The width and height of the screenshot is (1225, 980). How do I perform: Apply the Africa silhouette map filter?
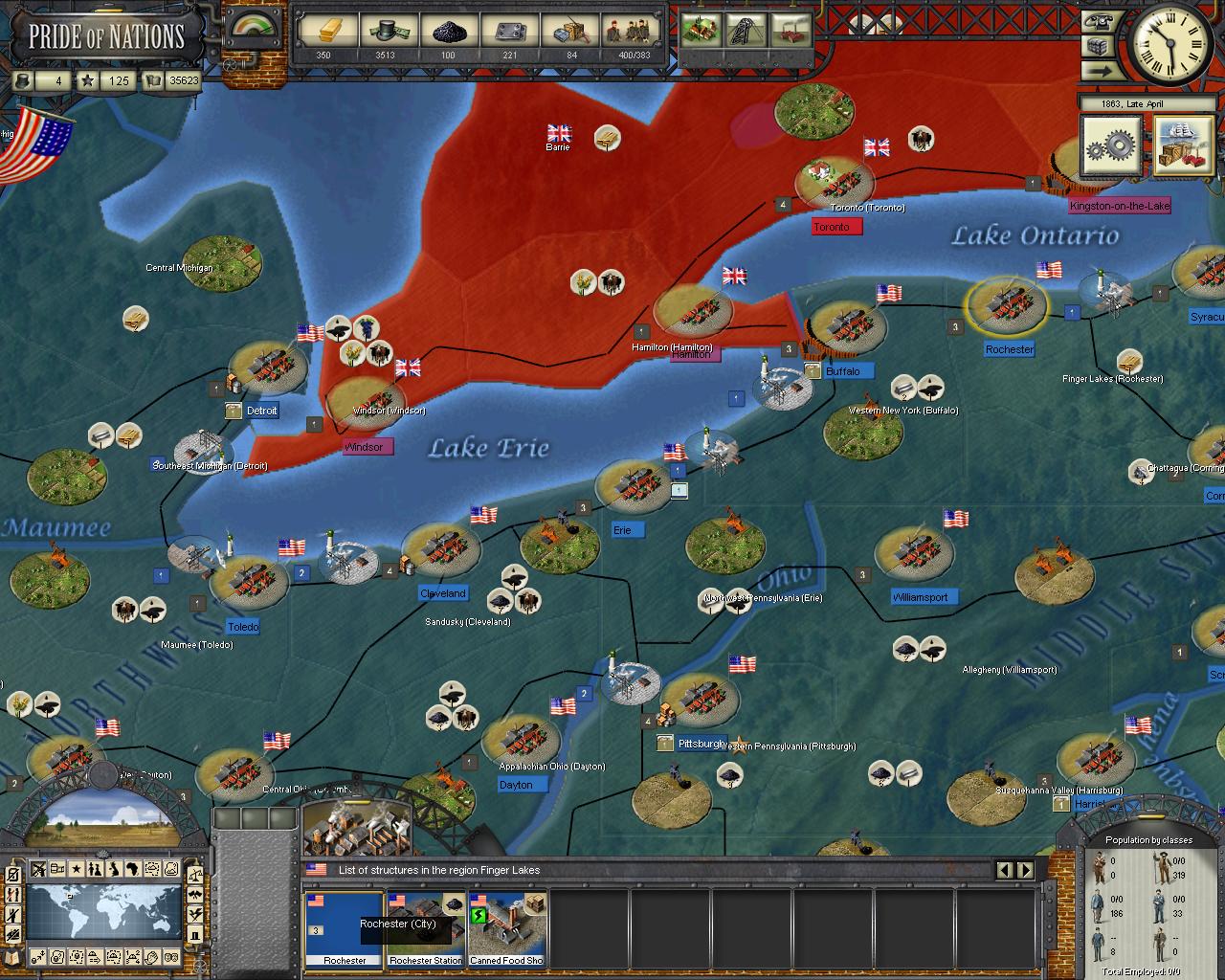tap(132, 870)
